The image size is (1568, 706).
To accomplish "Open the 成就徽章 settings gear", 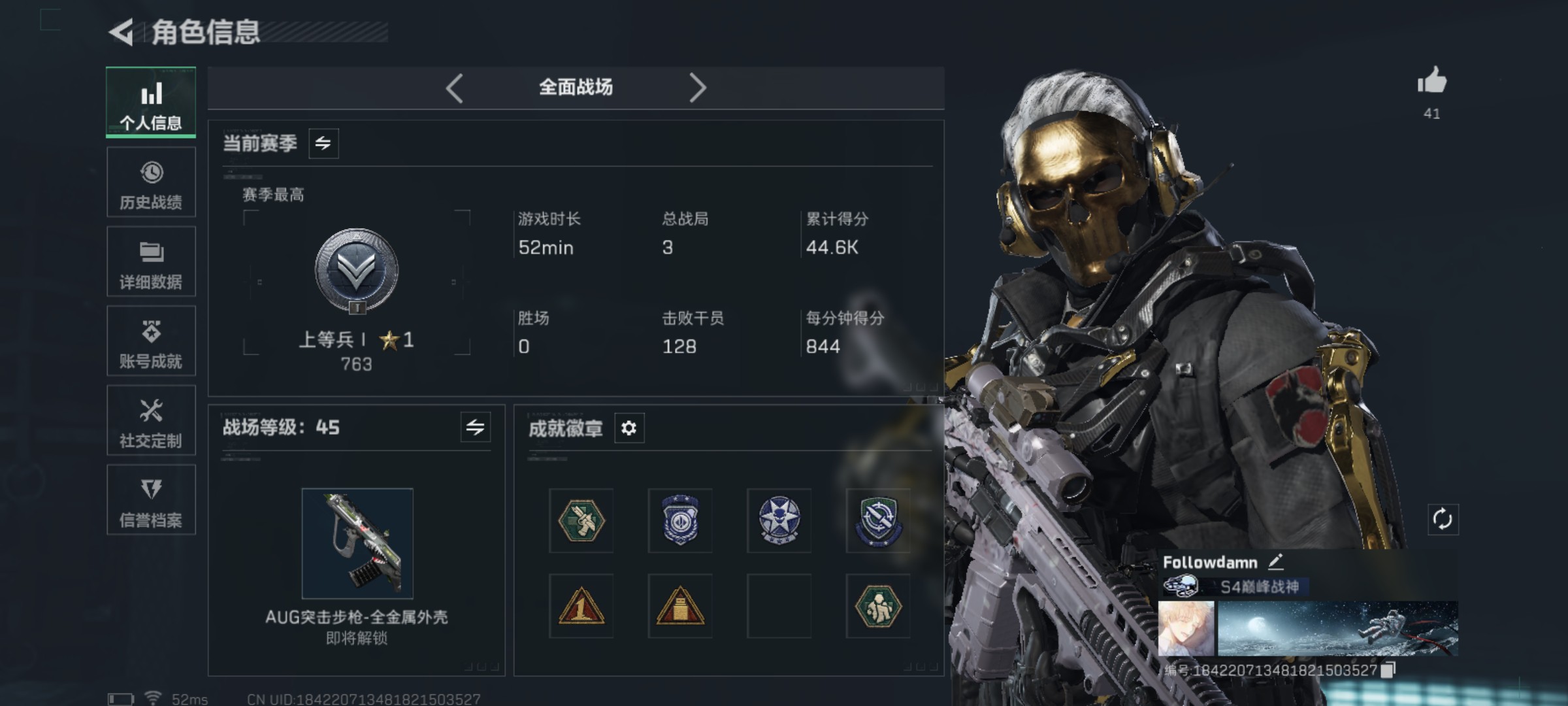I will tap(629, 429).
